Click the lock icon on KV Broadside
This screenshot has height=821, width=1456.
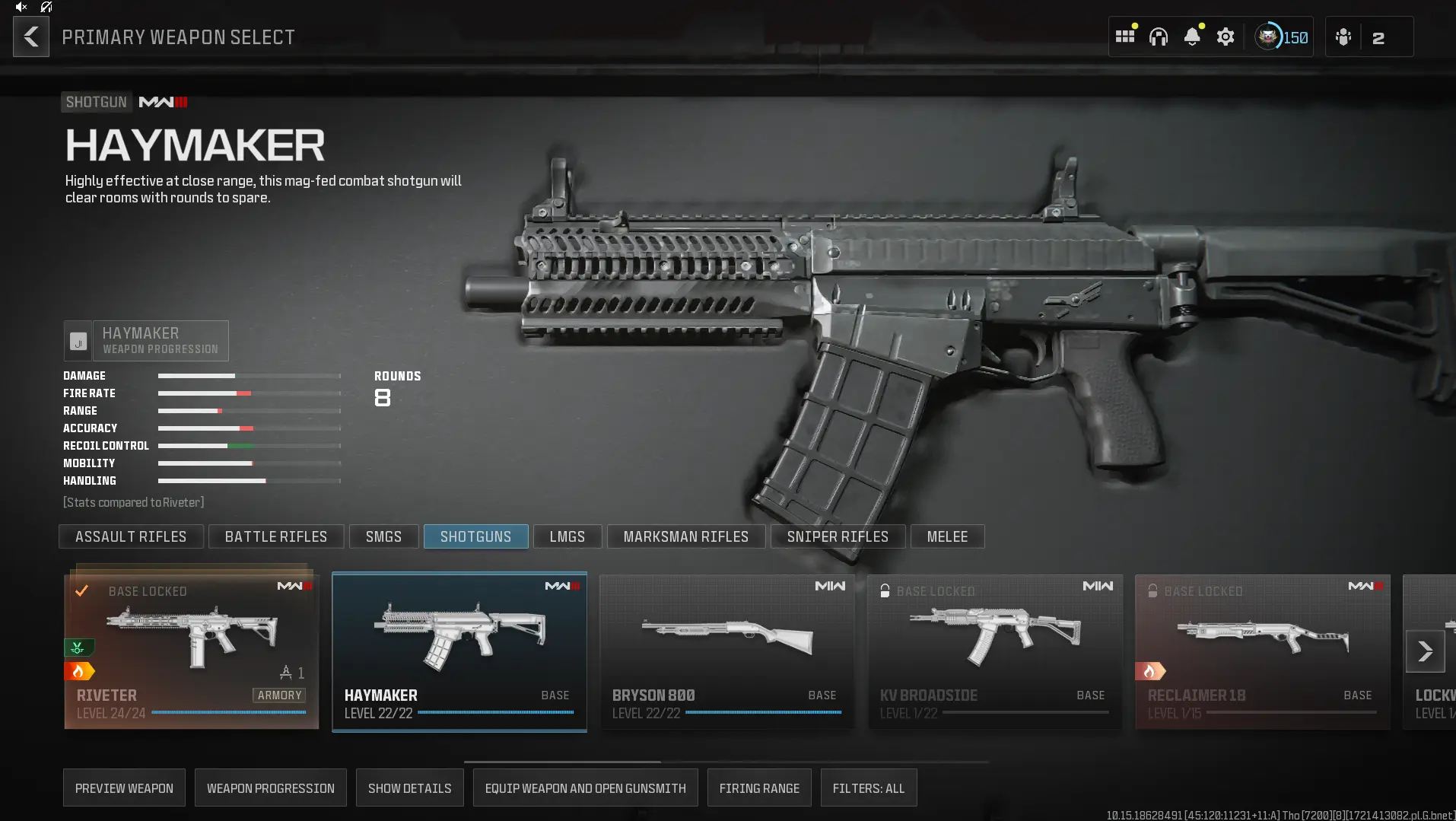[885, 590]
